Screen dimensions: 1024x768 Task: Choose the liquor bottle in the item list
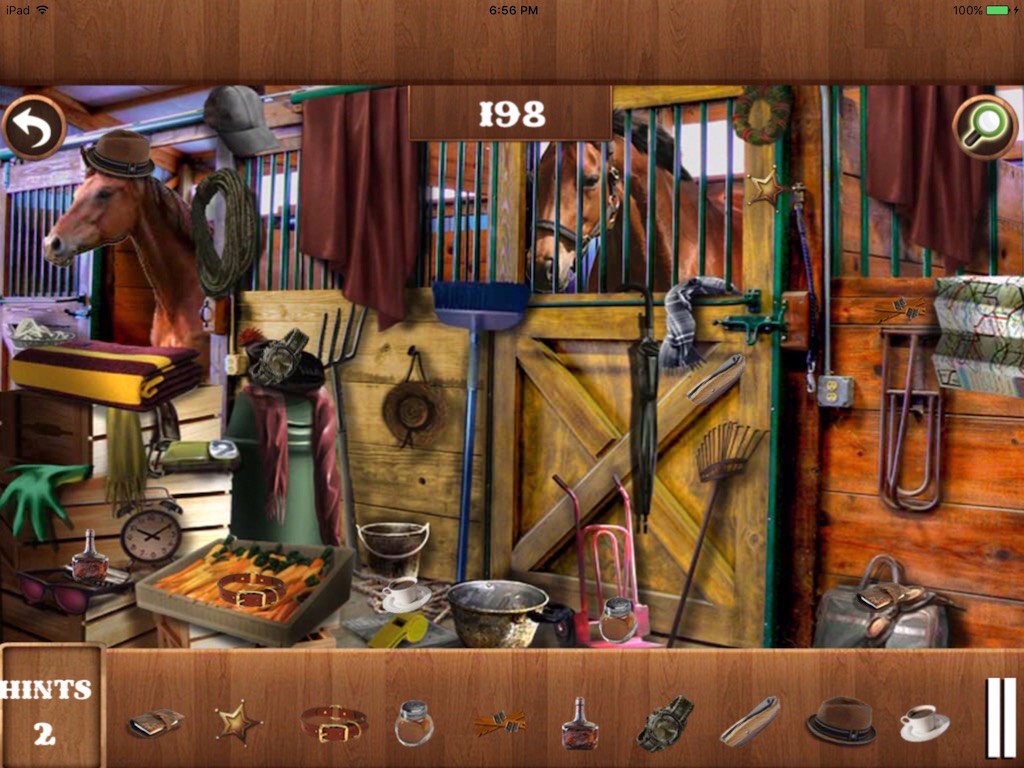[x=579, y=723]
